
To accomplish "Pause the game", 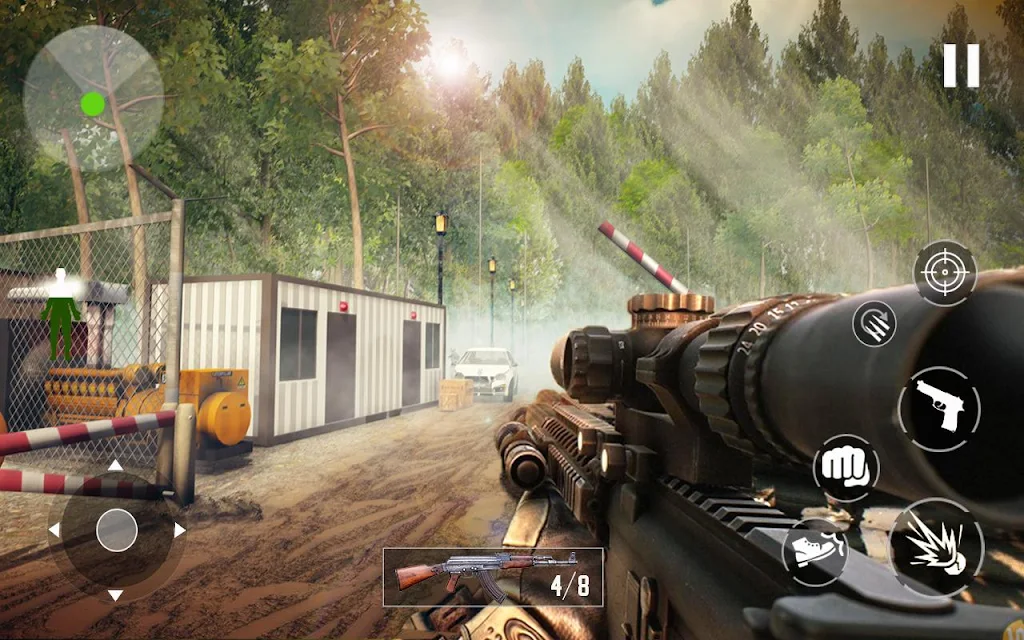I will [961, 65].
